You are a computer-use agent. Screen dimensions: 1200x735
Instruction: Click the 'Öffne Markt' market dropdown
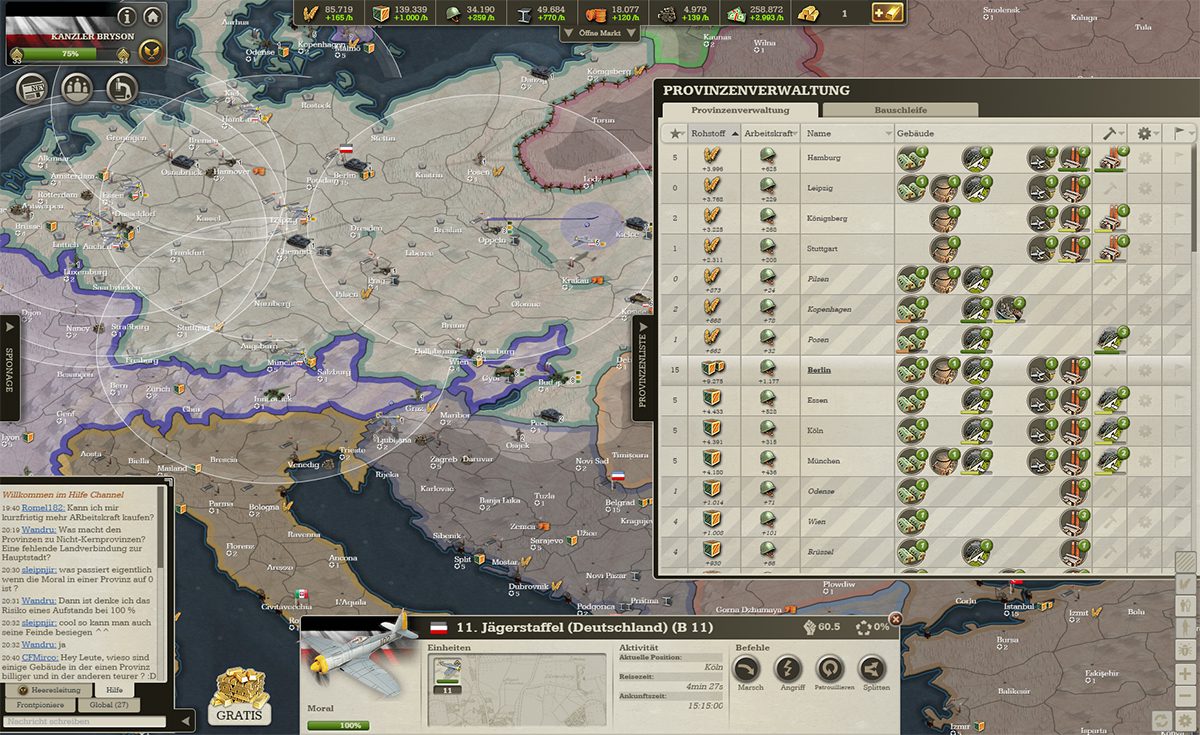point(600,33)
